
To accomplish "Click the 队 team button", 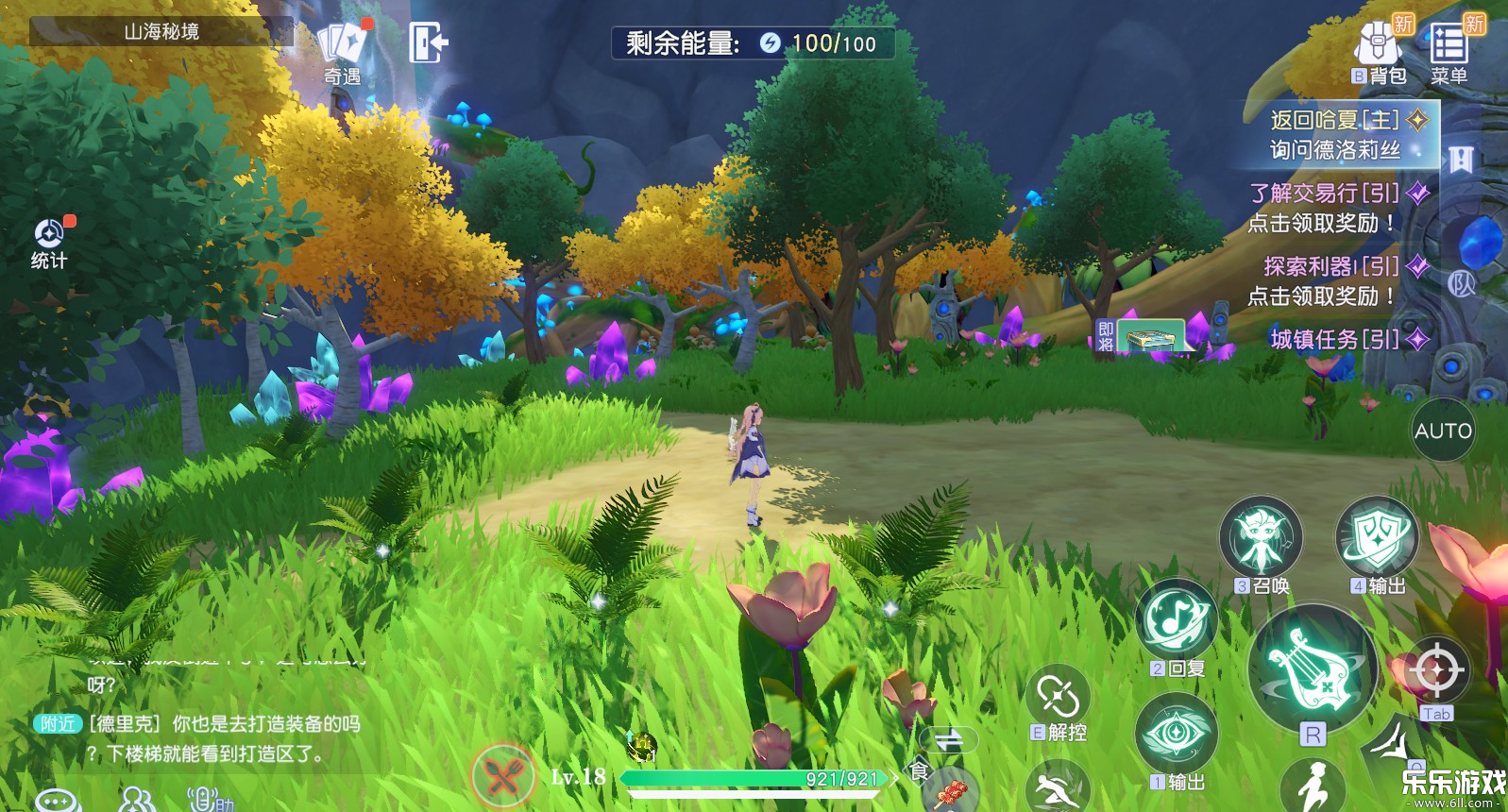I will click(x=1462, y=283).
